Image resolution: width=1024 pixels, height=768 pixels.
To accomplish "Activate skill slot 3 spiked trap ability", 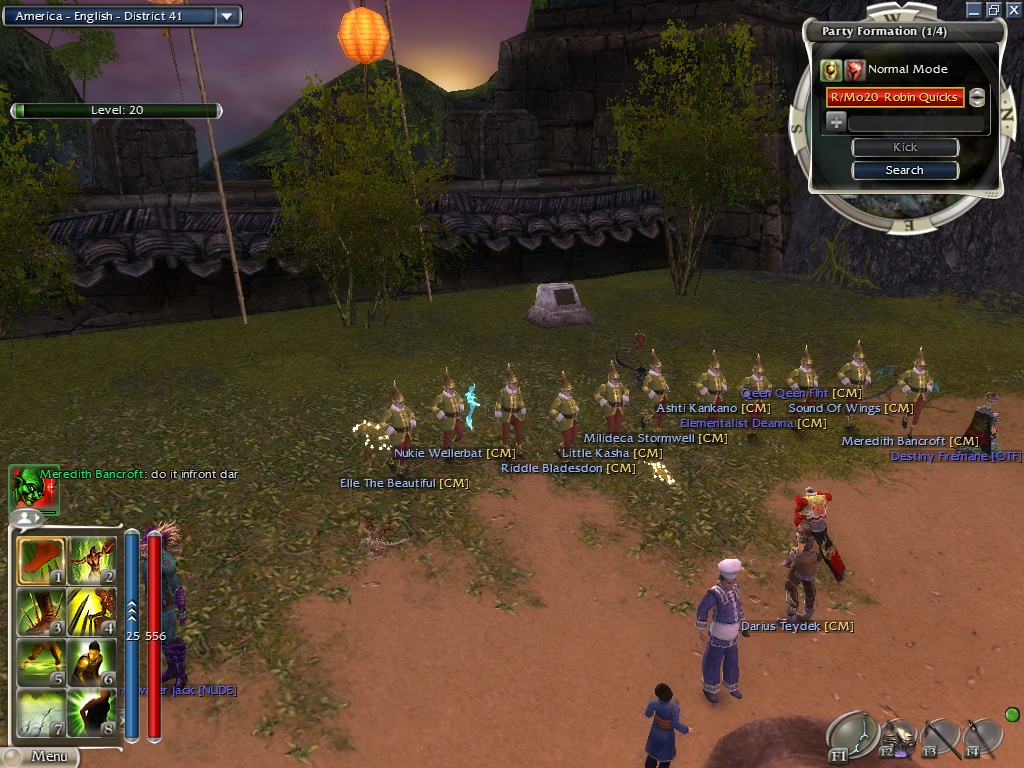I will point(41,612).
